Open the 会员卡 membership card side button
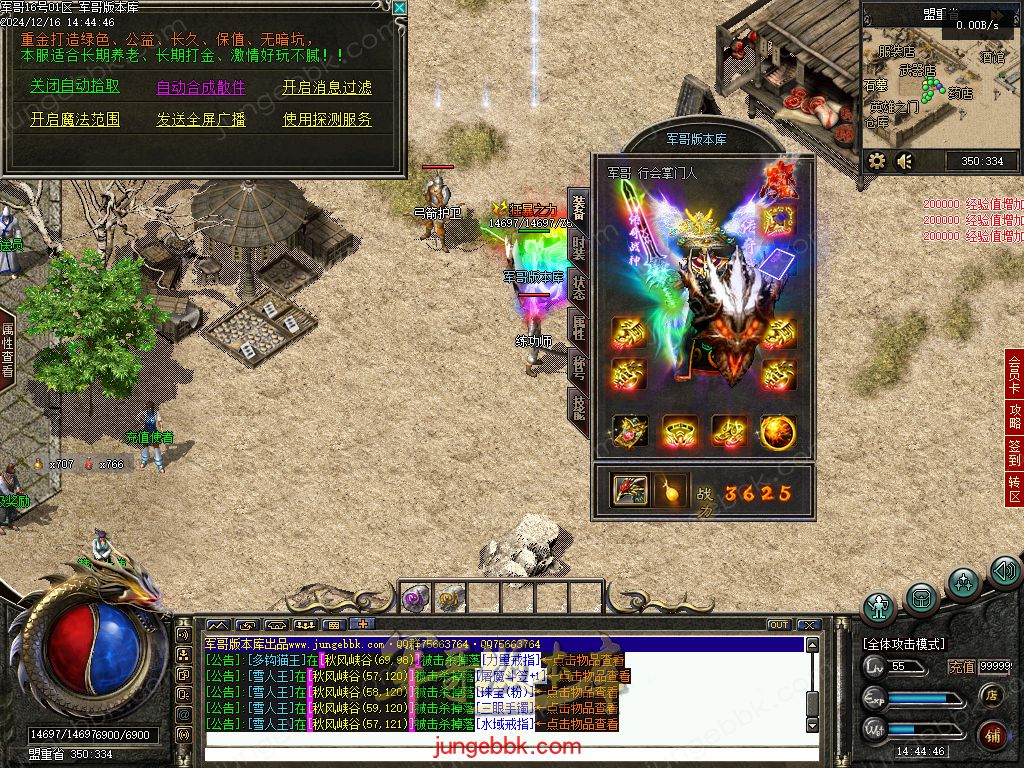This screenshot has height=768, width=1024. (x=1014, y=373)
